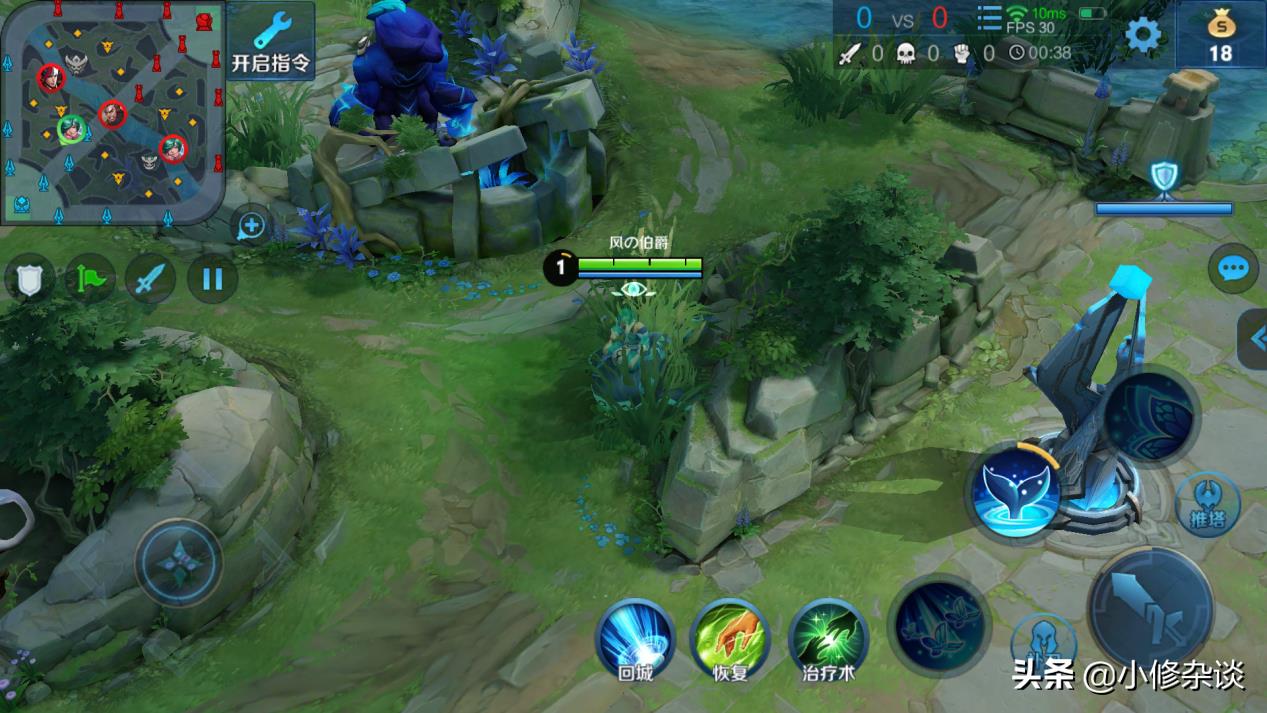Screen dimensions: 1267x713
Task: Click the plus icon below the minimap
Action: pos(251,227)
